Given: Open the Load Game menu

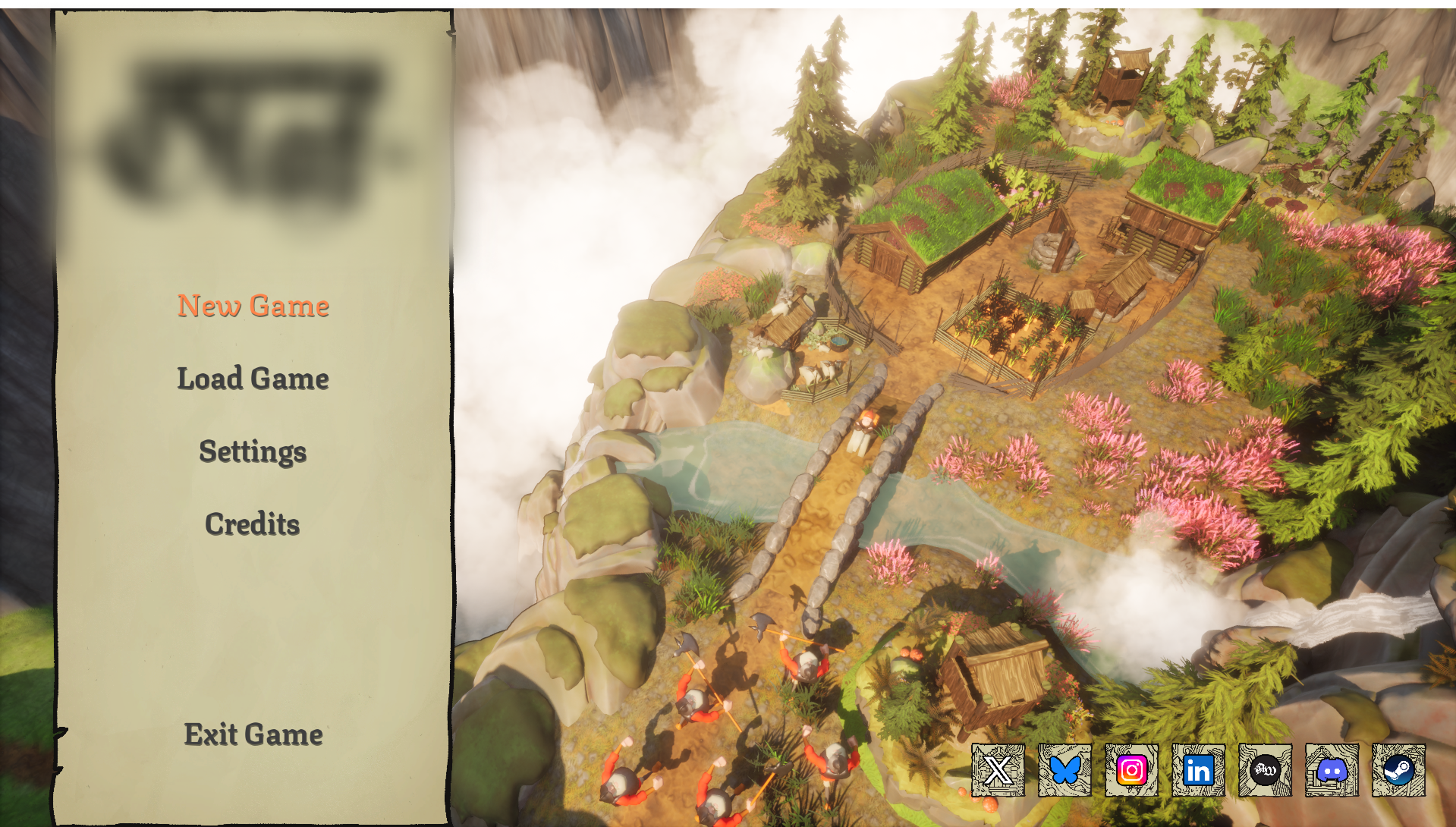Looking at the screenshot, I should (253, 379).
